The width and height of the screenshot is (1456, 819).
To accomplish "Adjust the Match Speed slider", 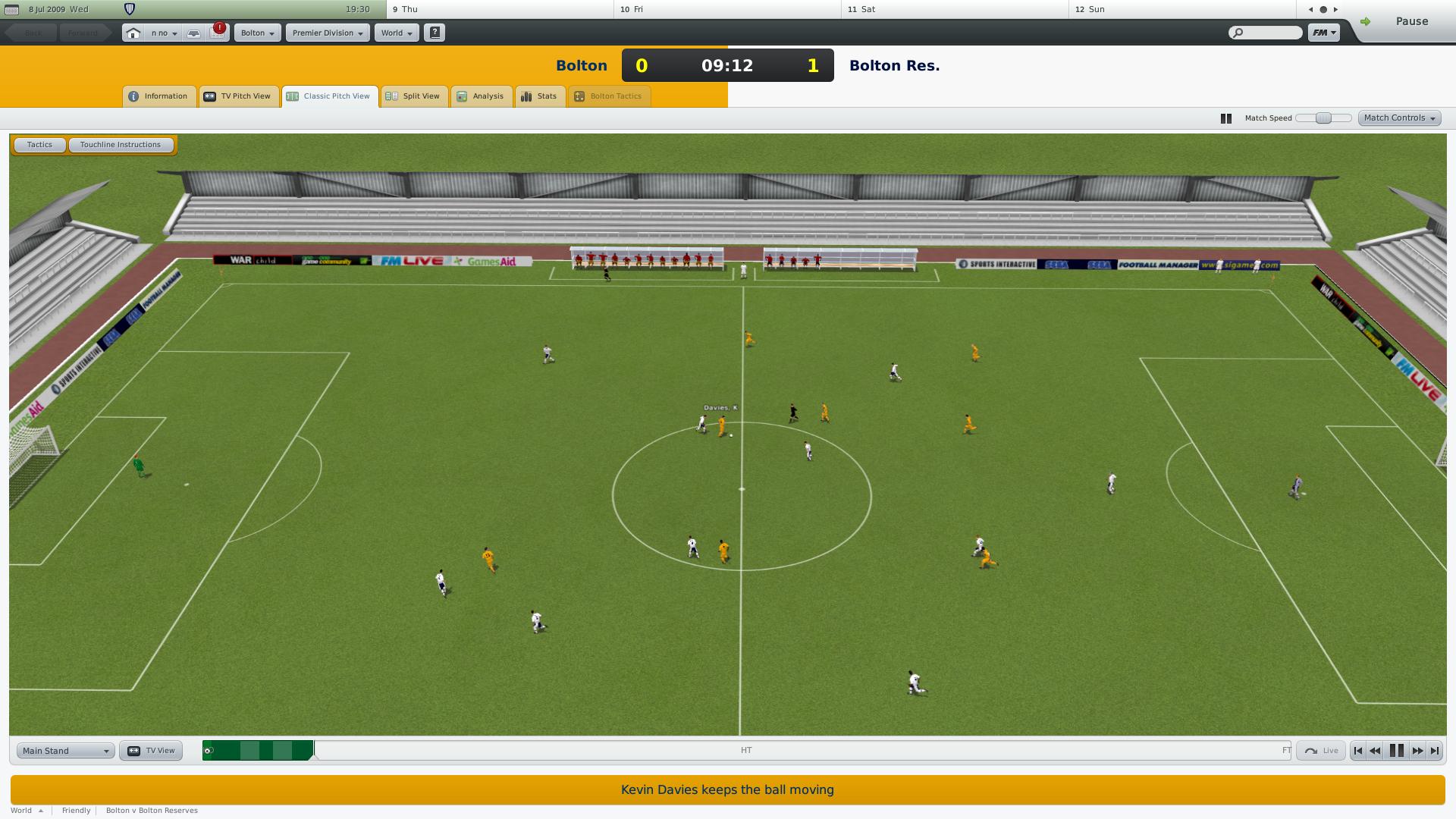I will [1323, 118].
